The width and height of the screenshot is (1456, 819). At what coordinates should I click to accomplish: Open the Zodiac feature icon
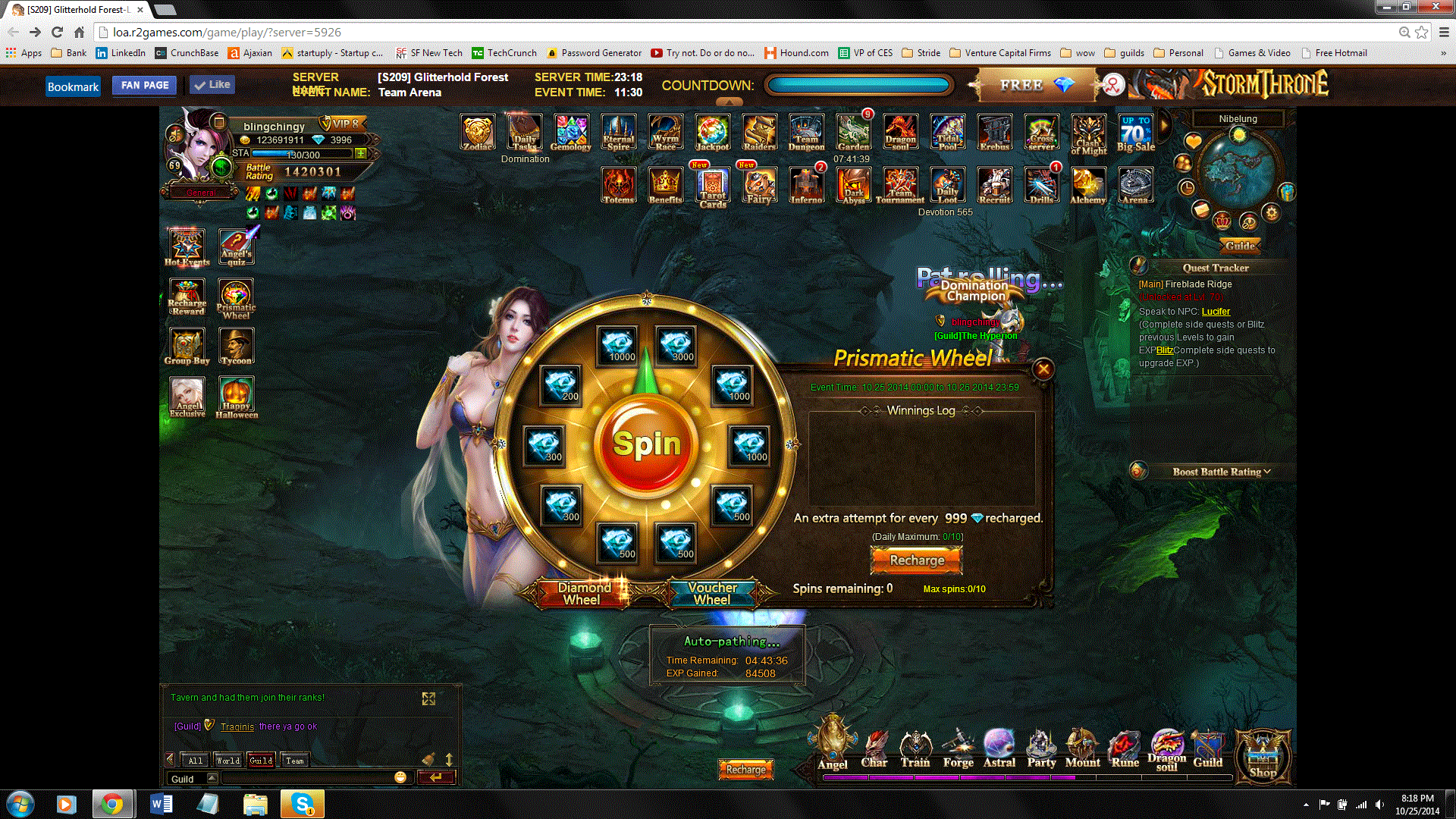point(478,133)
